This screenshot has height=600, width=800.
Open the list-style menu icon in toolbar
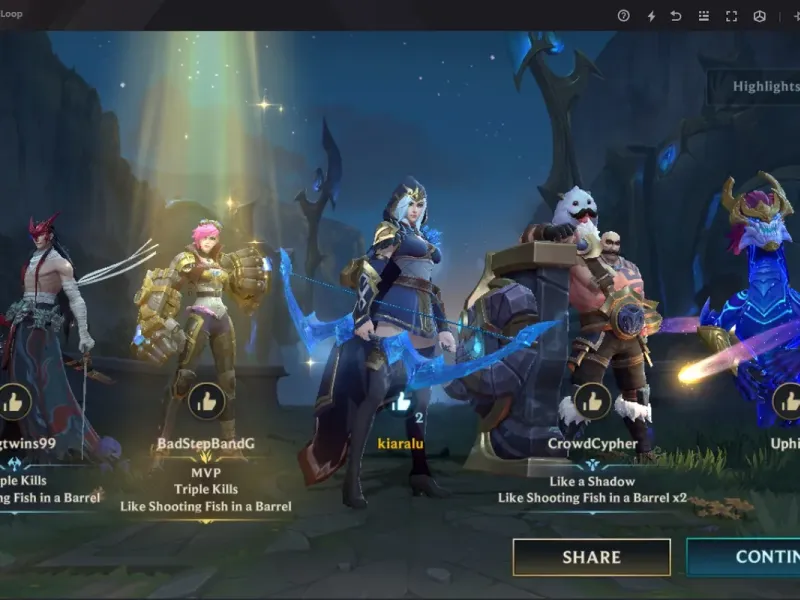click(704, 16)
